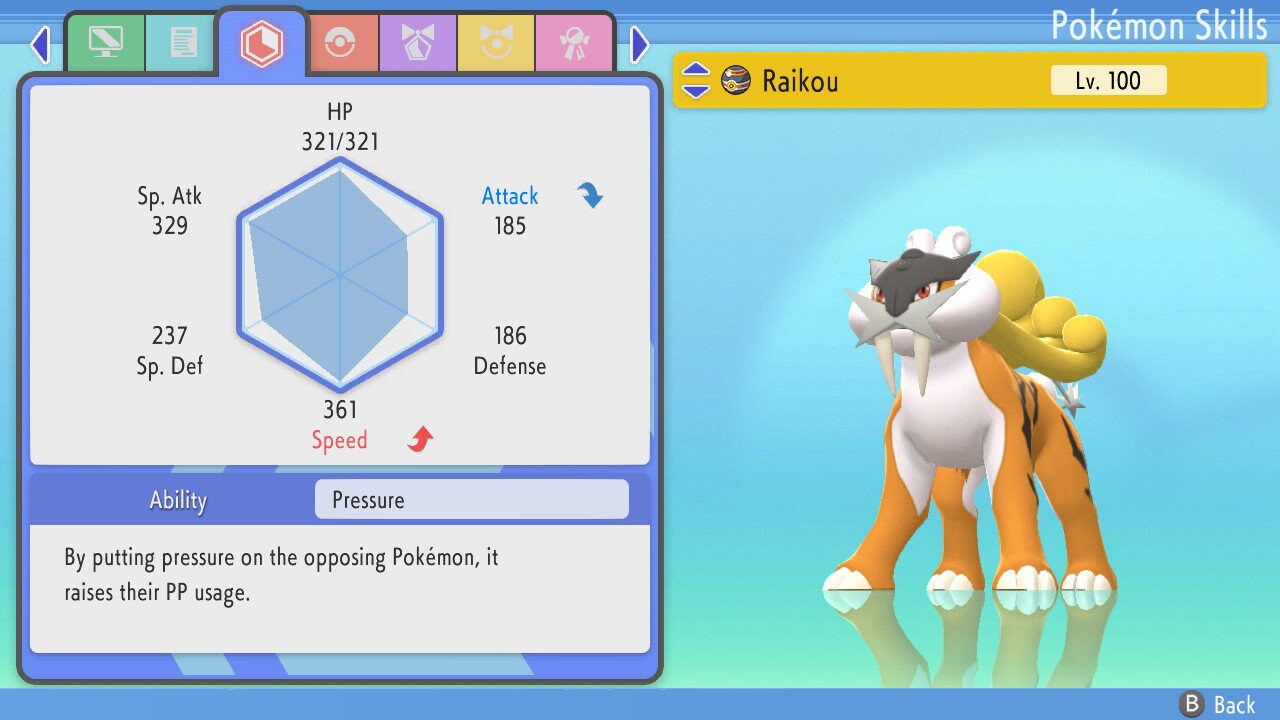Open the pink ribbons tab
1280x720 pixels.
[574, 43]
